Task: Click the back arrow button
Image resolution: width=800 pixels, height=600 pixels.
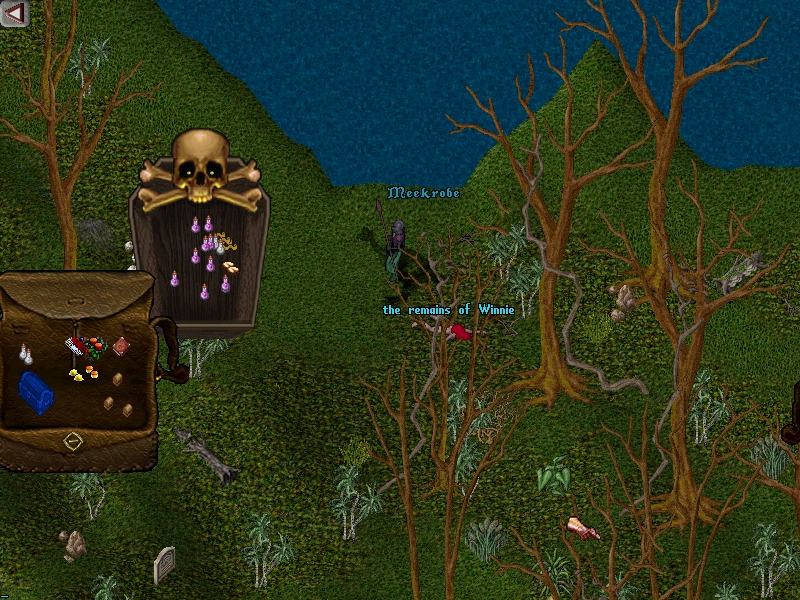Action: (x=15, y=13)
